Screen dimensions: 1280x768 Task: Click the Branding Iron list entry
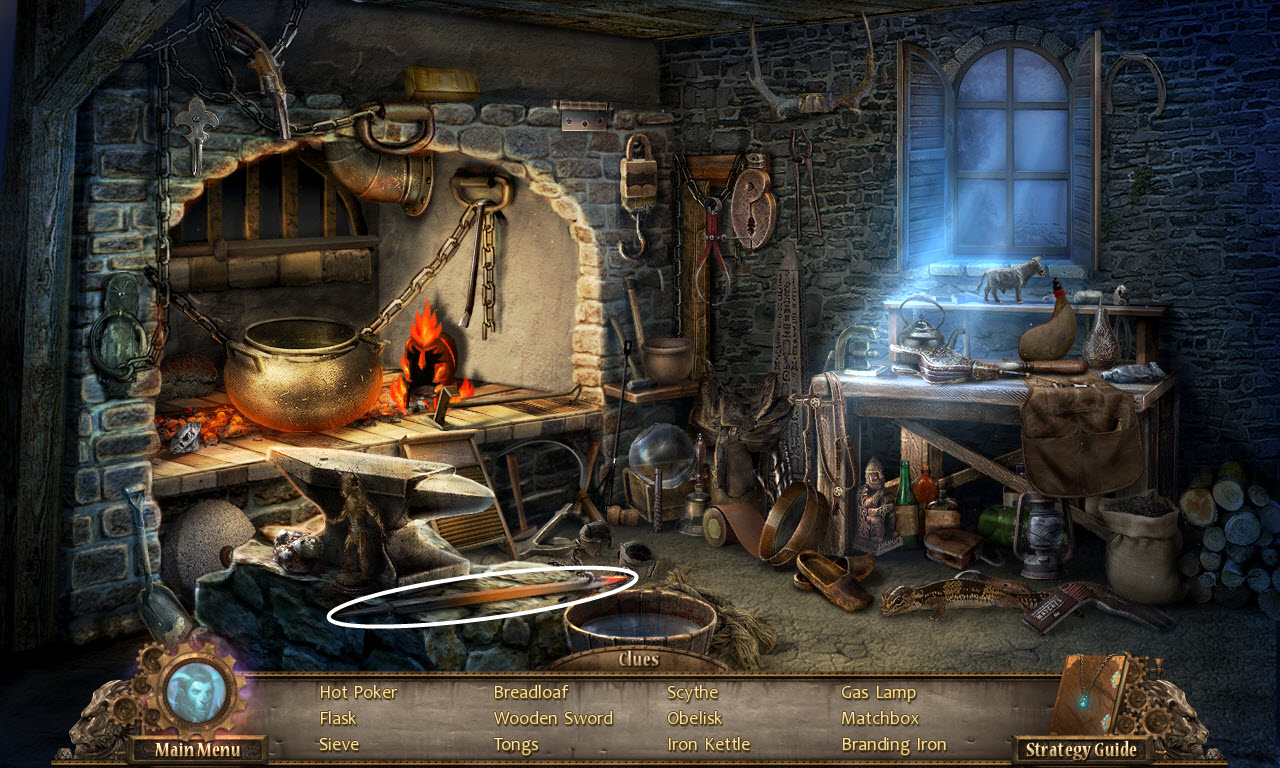click(893, 744)
